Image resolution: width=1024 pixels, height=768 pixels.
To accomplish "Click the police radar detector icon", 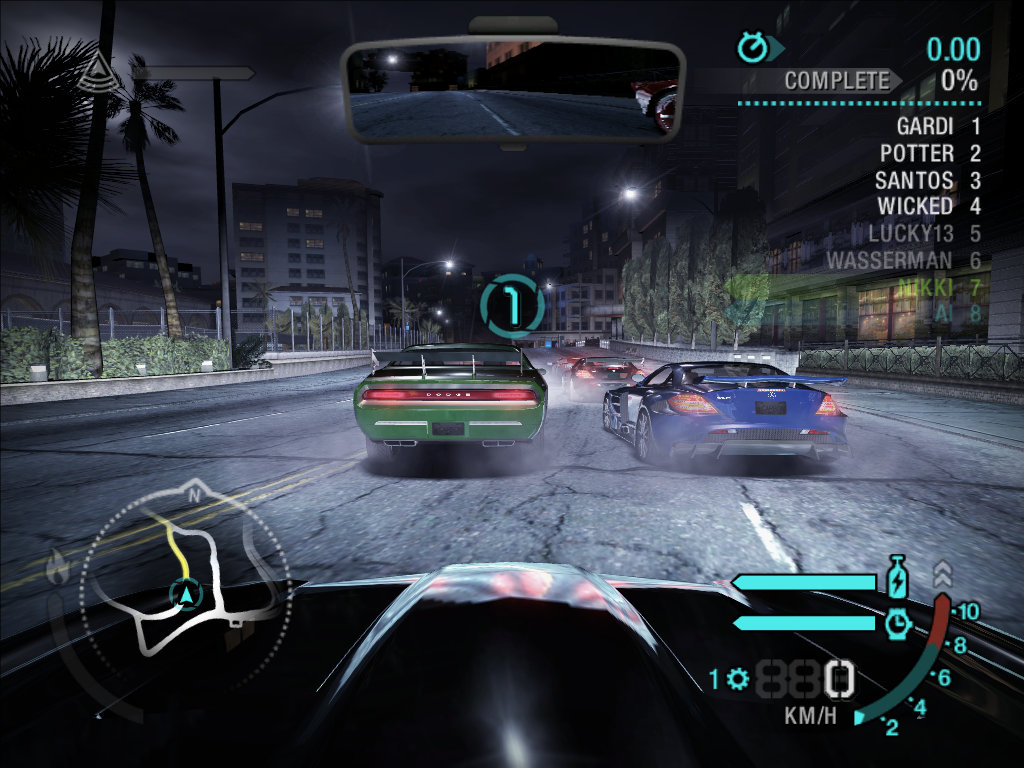I will pos(97,68).
